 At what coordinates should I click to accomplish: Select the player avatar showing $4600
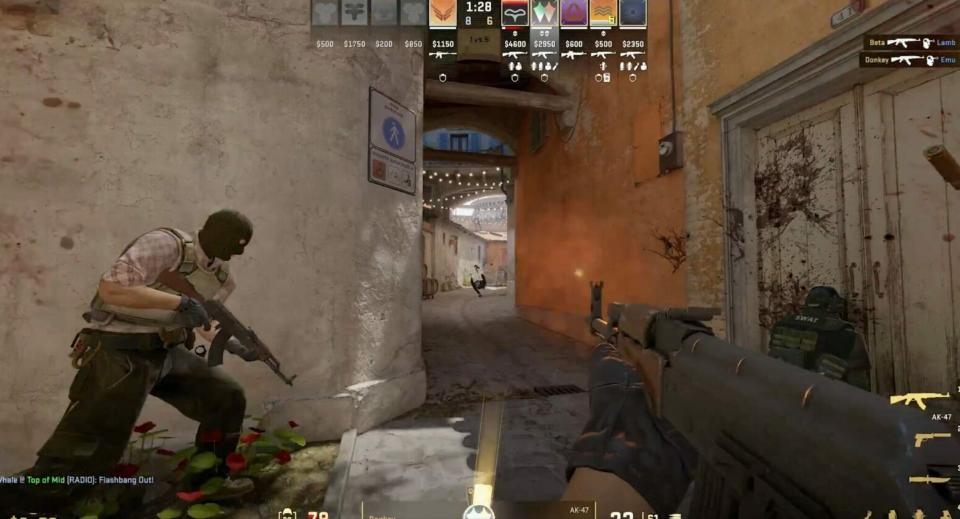(x=515, y=13)
